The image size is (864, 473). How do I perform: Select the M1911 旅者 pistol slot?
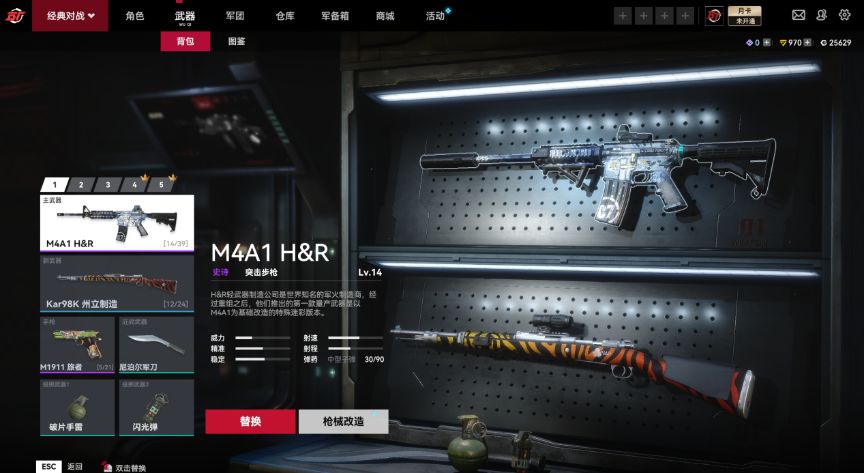(77, 344)
